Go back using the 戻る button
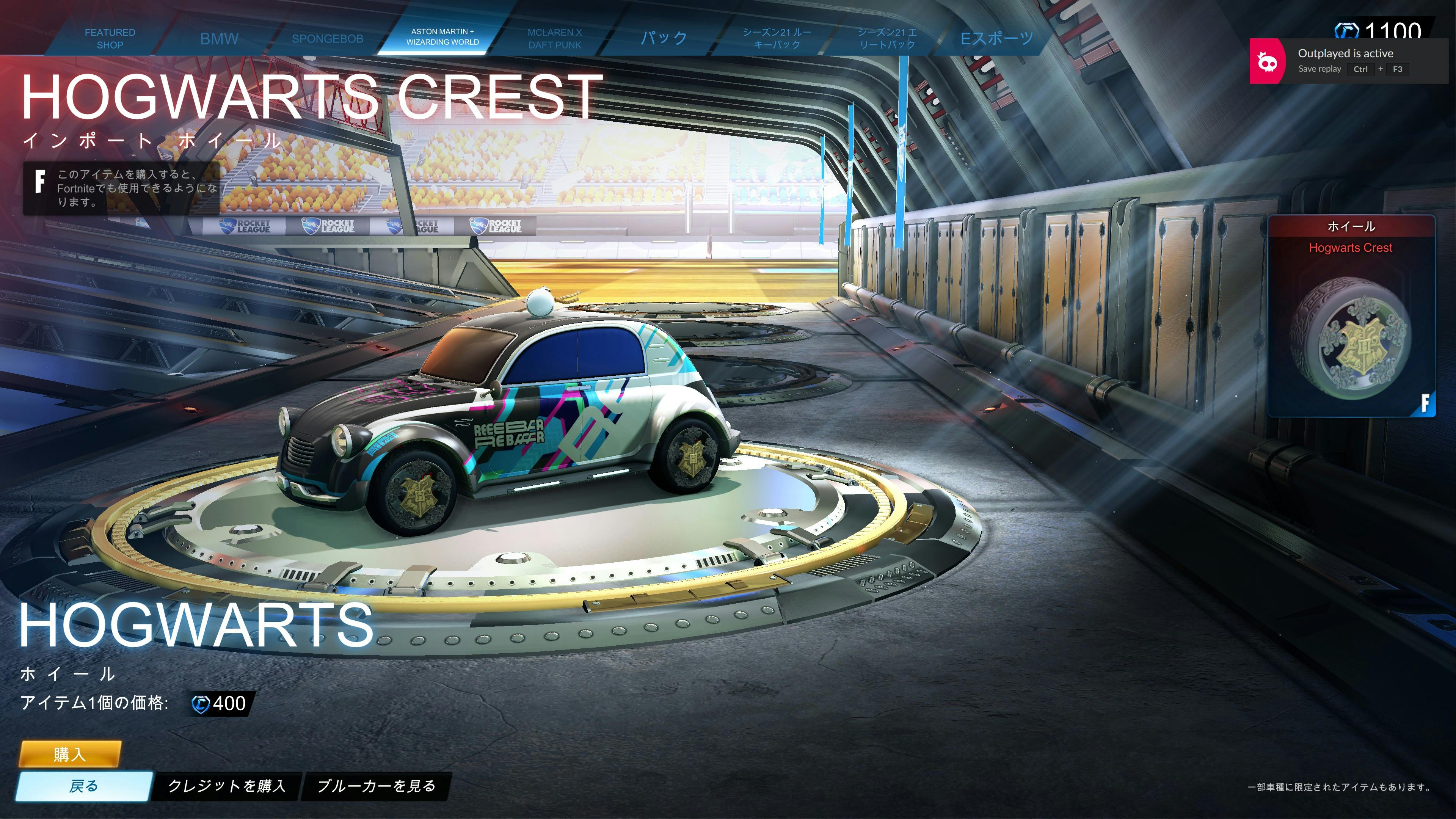The width and height of the screenshot is (1456, 819). 84,786
